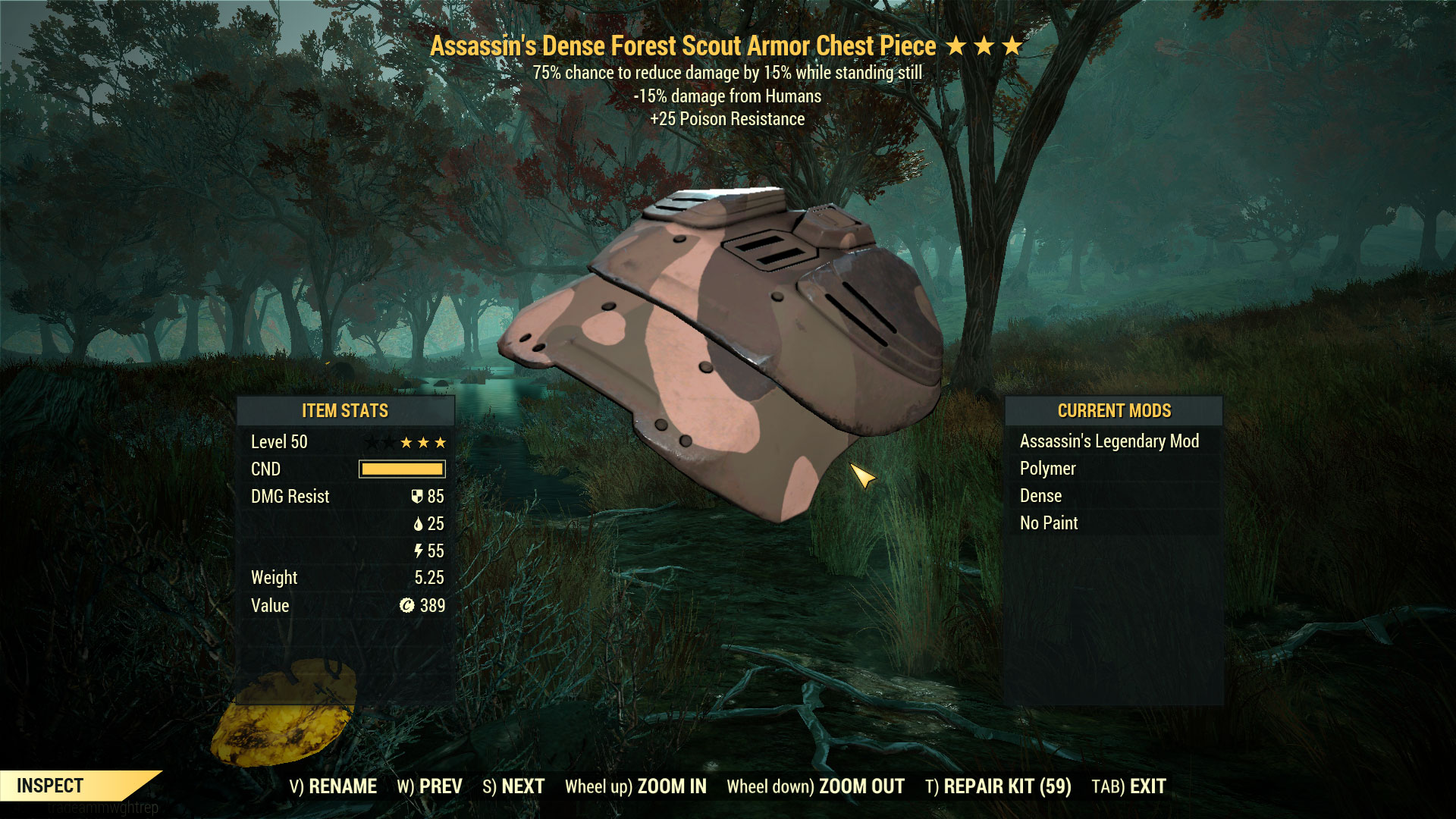Click ZOOM IN on the bottom bar
Screen dimensions: 1456x819
click(635, 786)
